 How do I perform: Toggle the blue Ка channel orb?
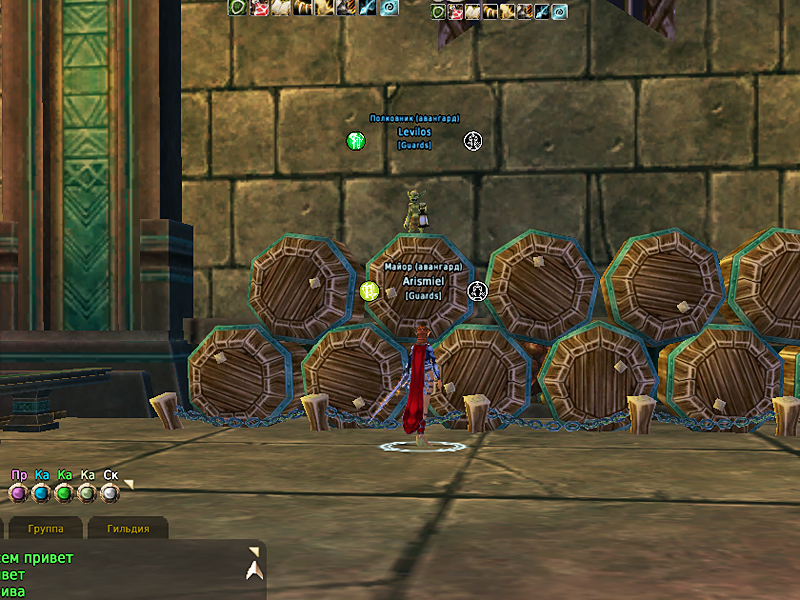[x=41, y=493]
